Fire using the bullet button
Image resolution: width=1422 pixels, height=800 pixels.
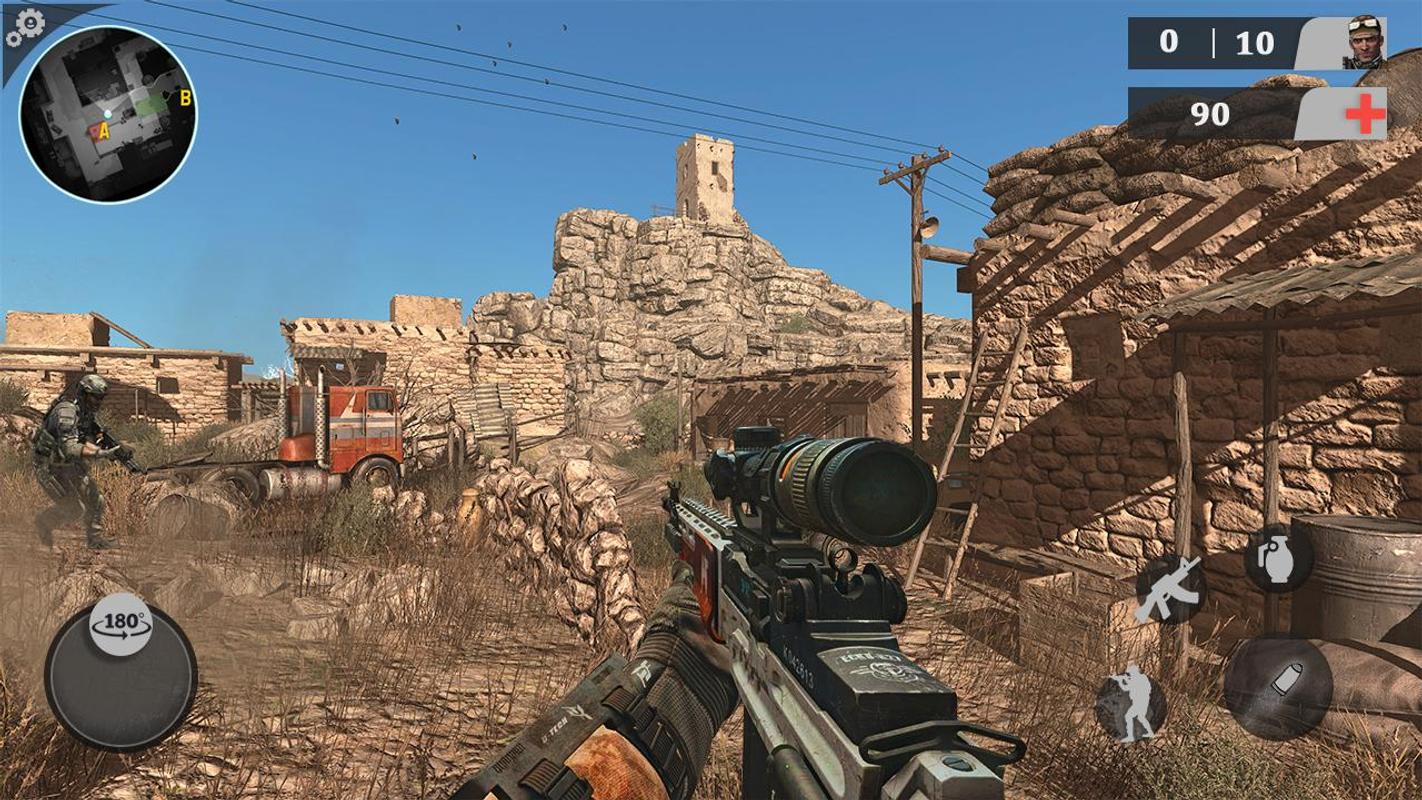(1277, 686)
